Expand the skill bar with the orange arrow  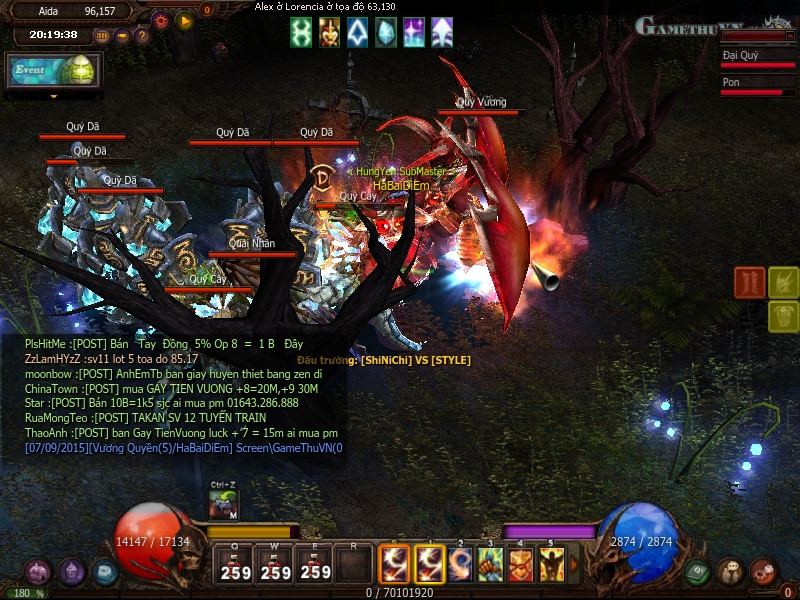tap(573, 565)
